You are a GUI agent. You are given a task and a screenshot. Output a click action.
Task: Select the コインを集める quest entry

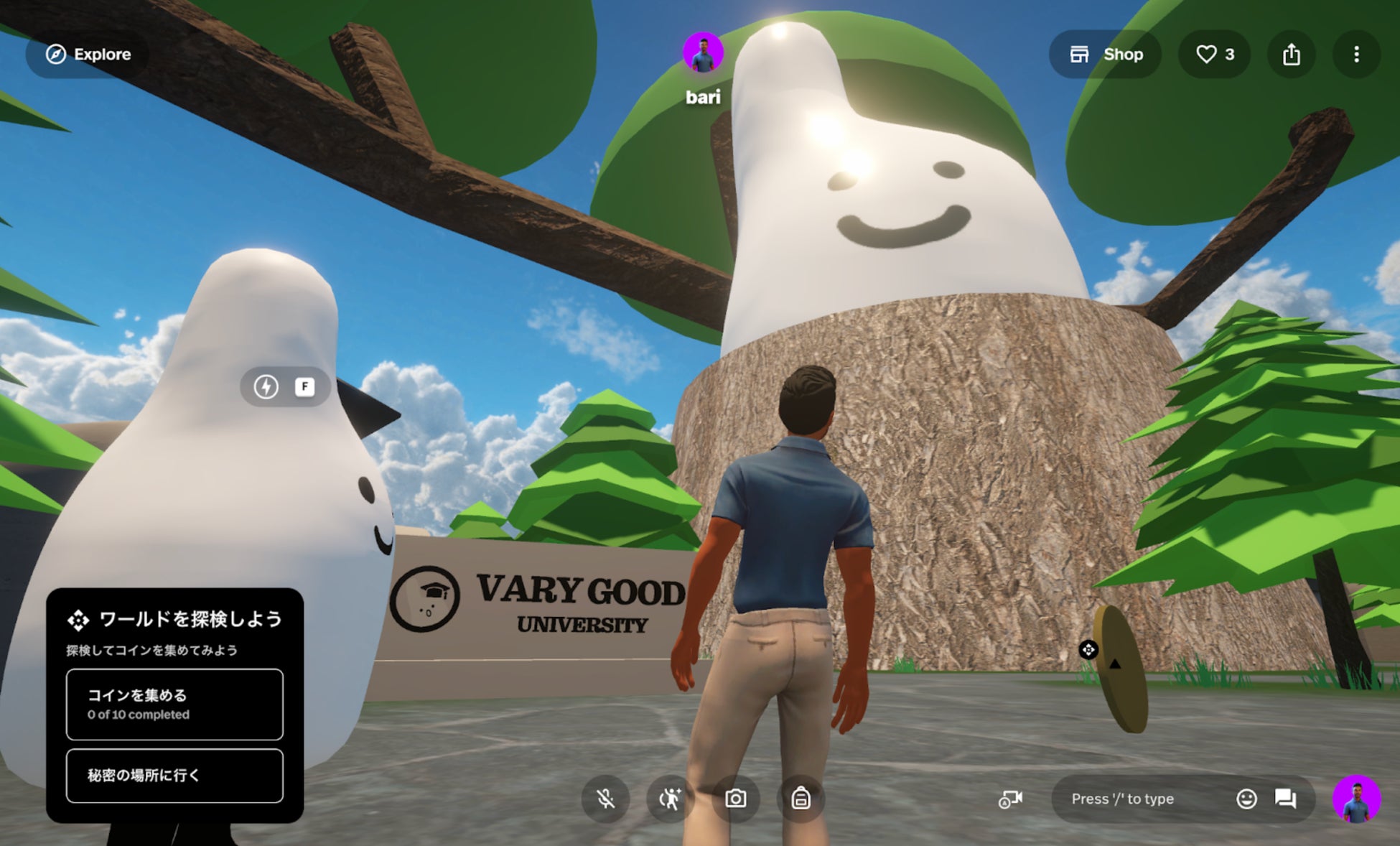point(174,704)
